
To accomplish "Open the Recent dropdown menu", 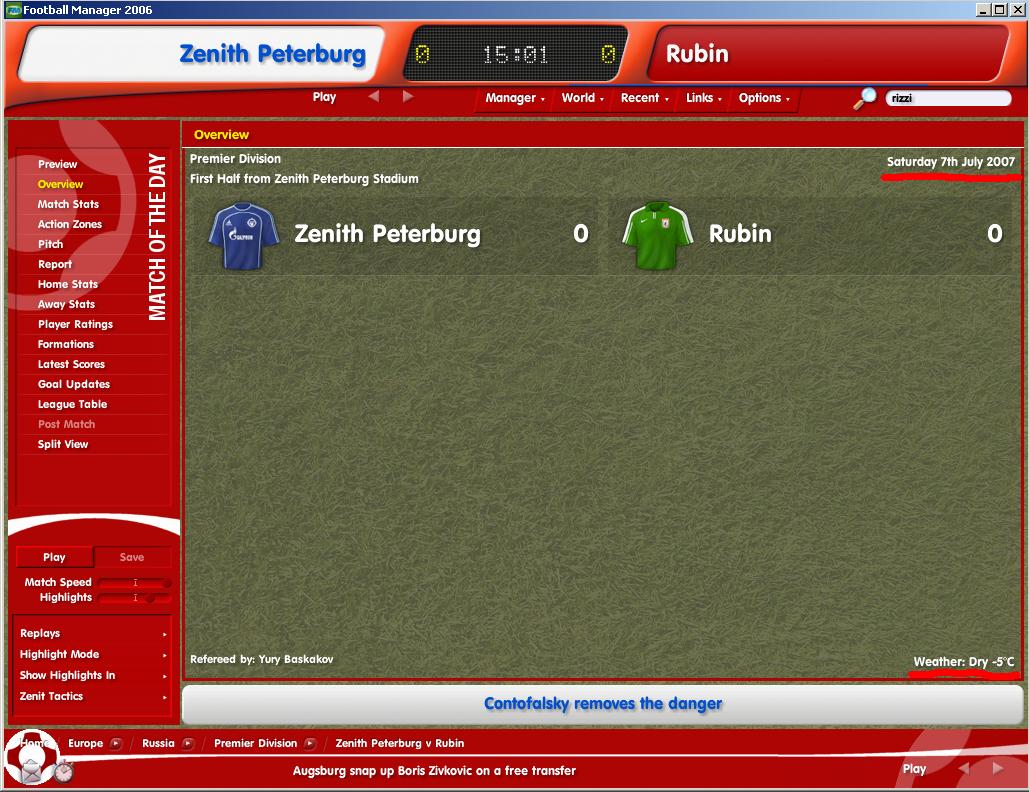I will click(x=643, y=98).
